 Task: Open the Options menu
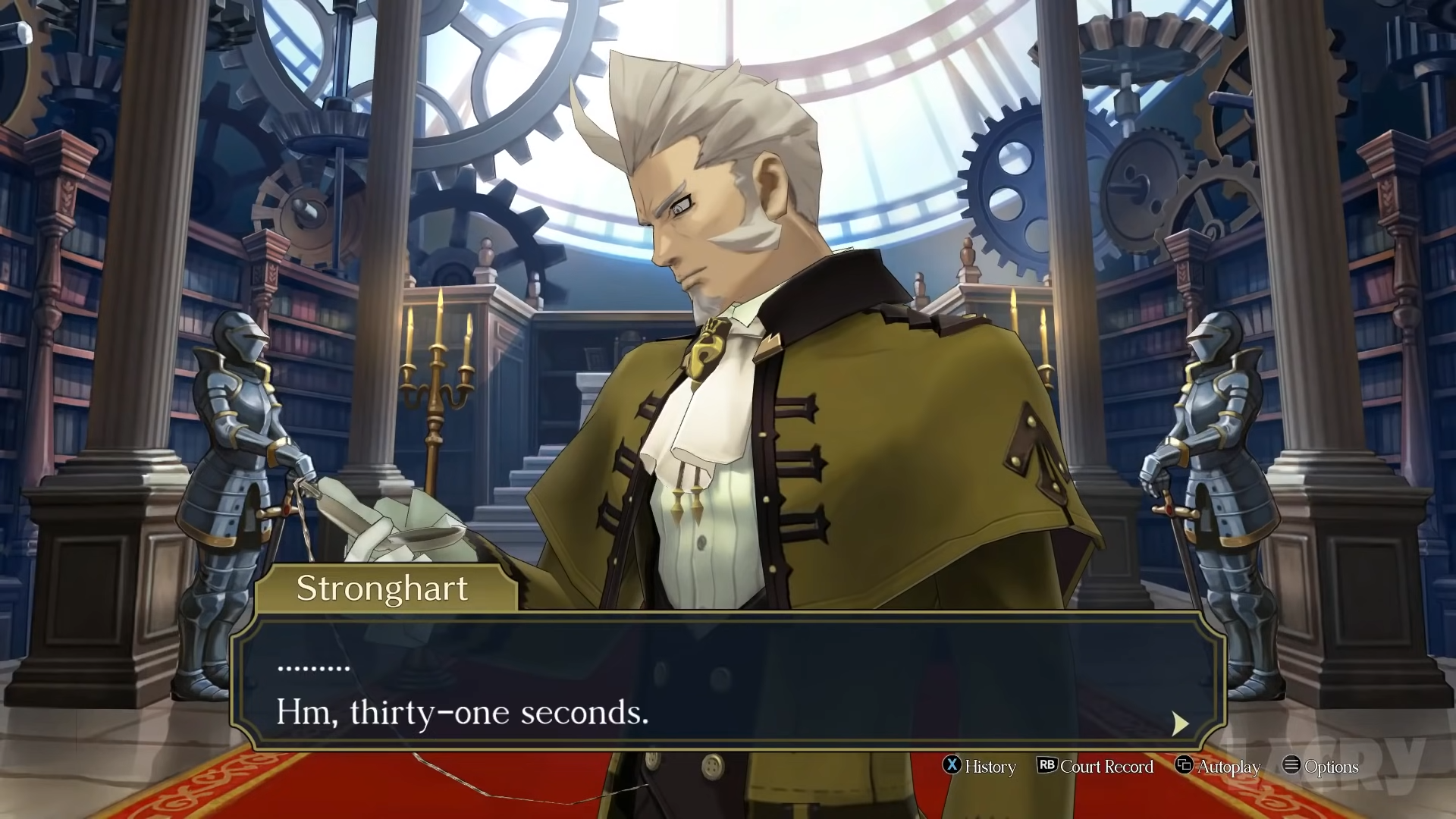click(x=1320, y=767)
